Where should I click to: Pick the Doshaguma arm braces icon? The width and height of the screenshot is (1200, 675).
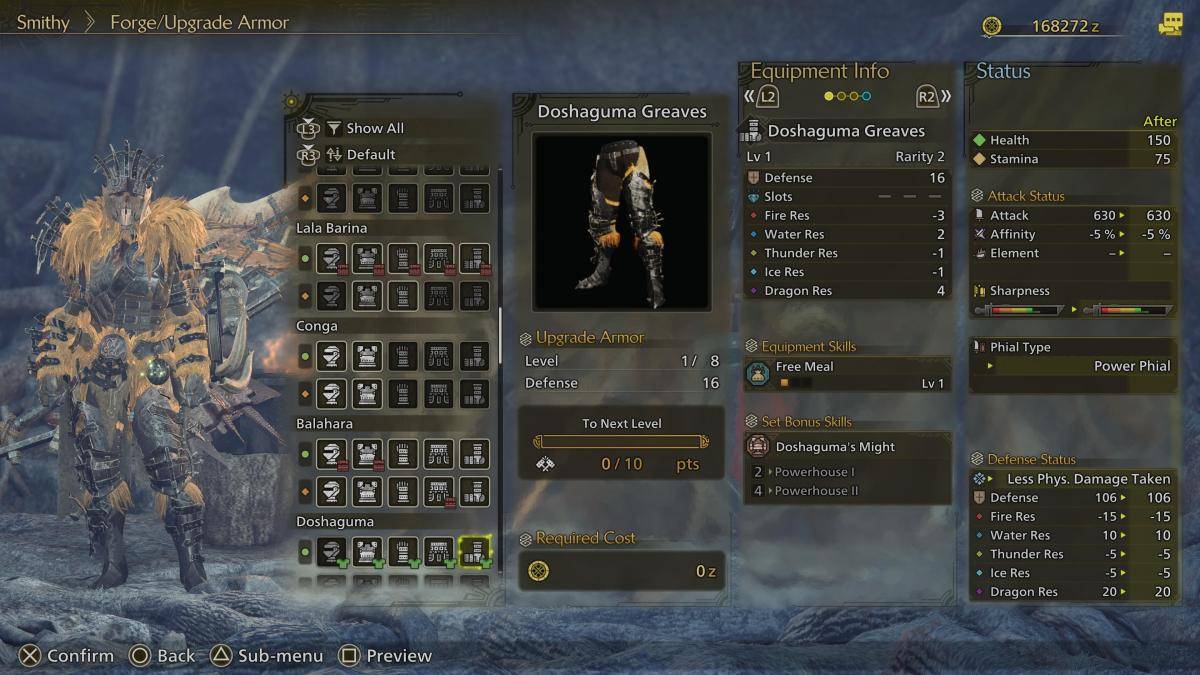click(x=403, y=551)
